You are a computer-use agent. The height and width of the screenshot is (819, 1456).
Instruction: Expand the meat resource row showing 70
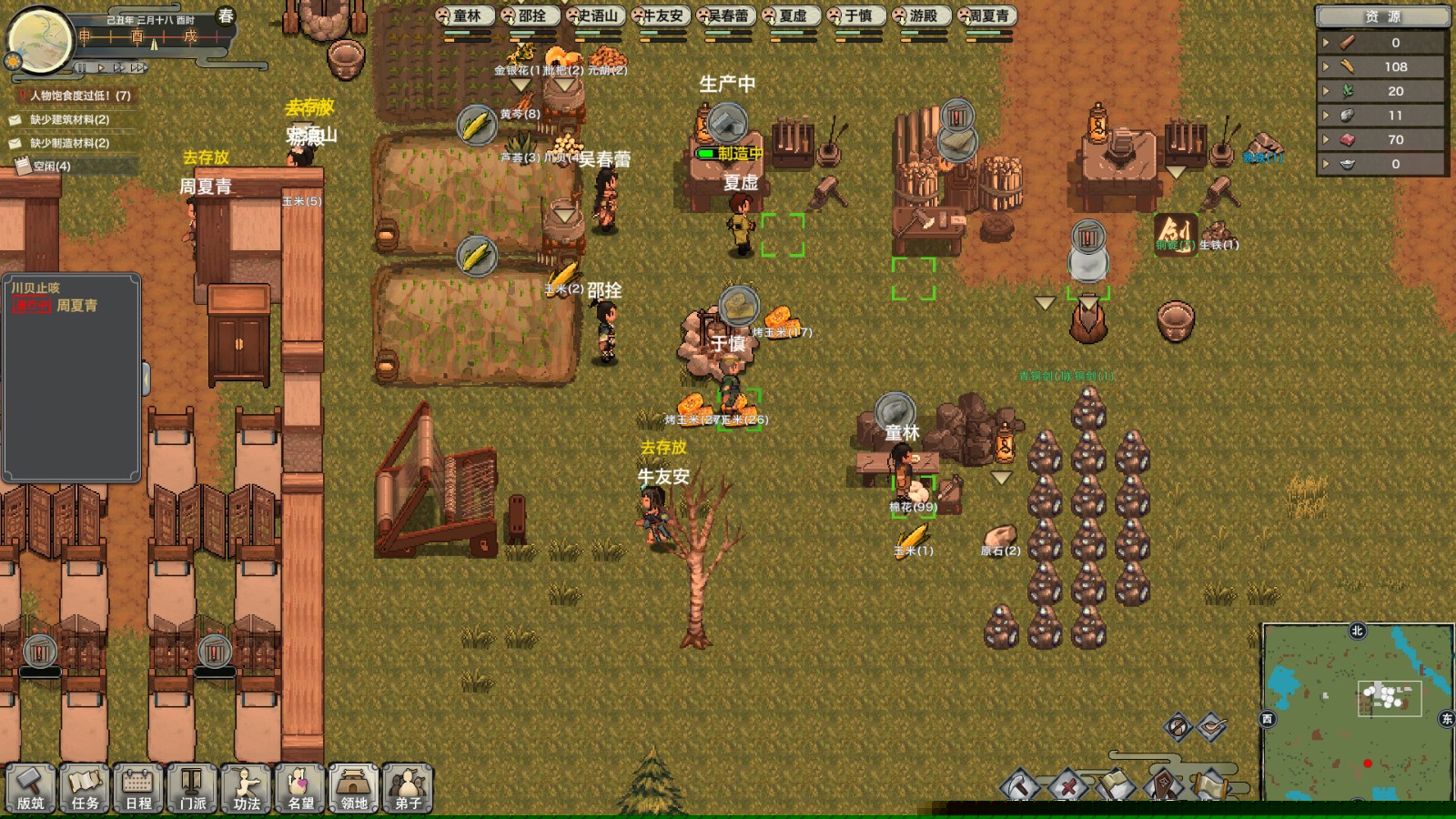tap(1327, 140)
